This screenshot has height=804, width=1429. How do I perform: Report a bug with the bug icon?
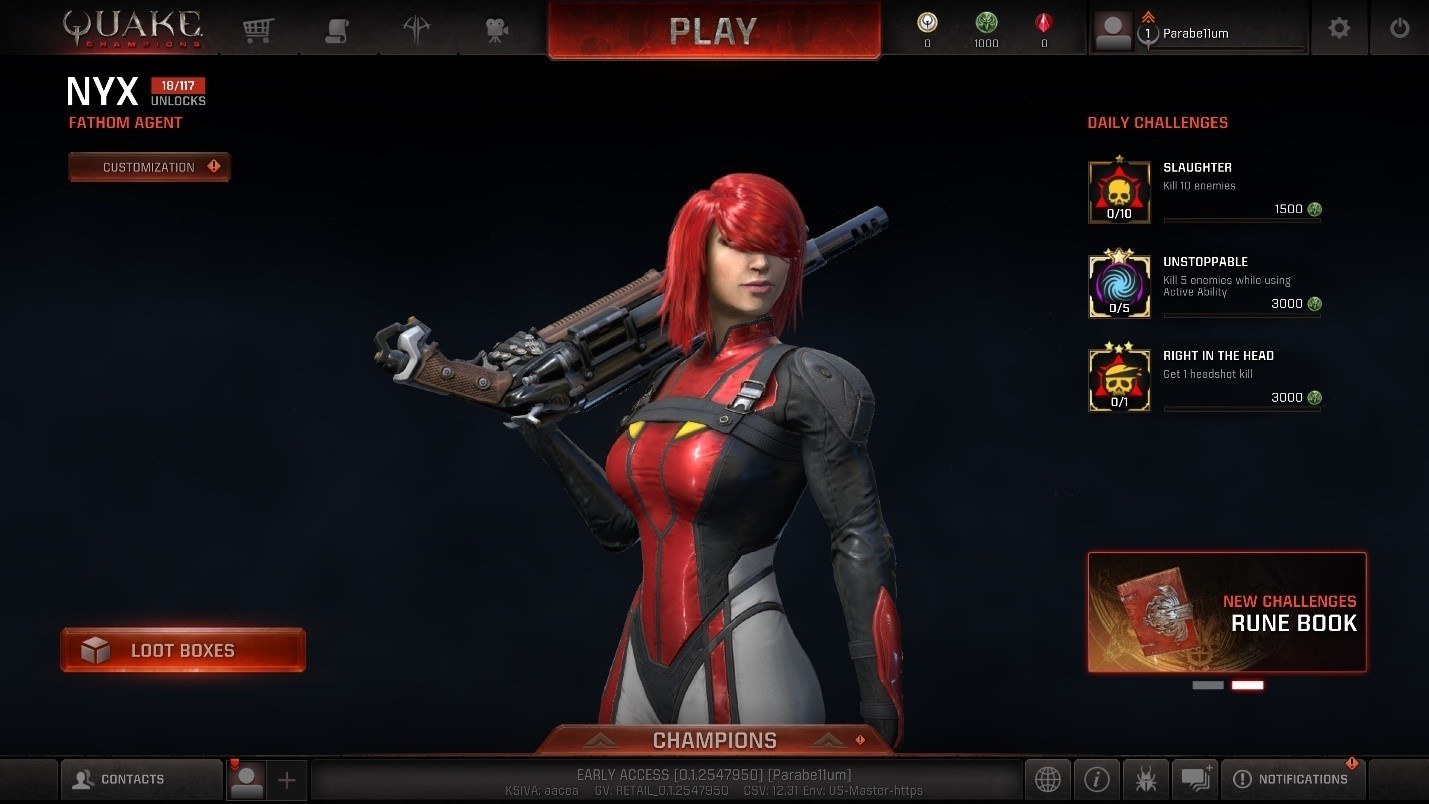(1145, 779)
